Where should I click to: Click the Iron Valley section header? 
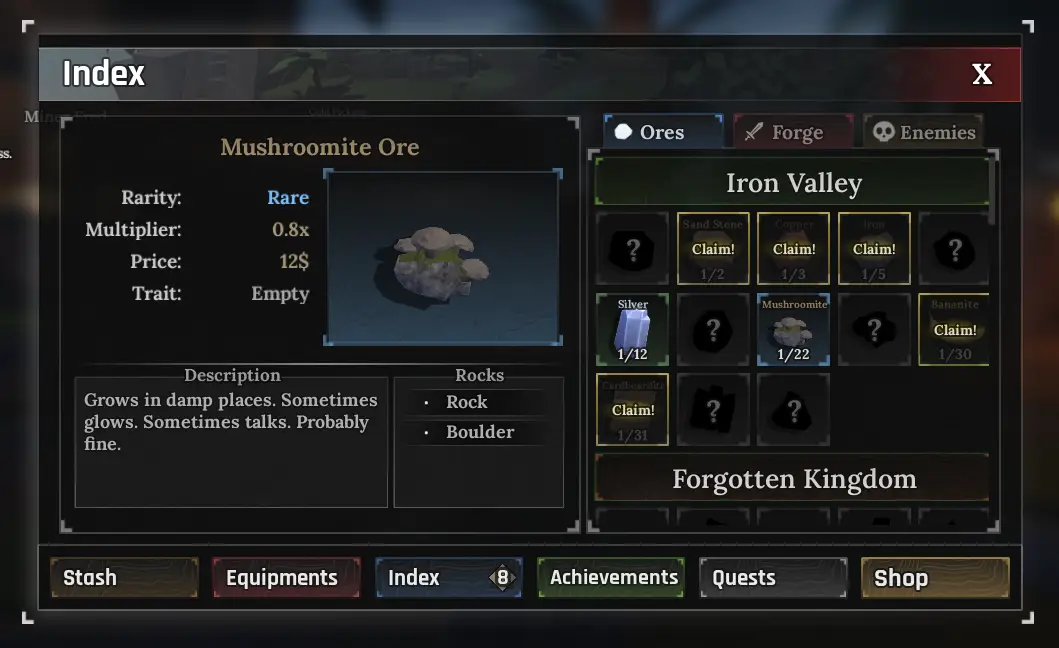[x=793, y=183]
